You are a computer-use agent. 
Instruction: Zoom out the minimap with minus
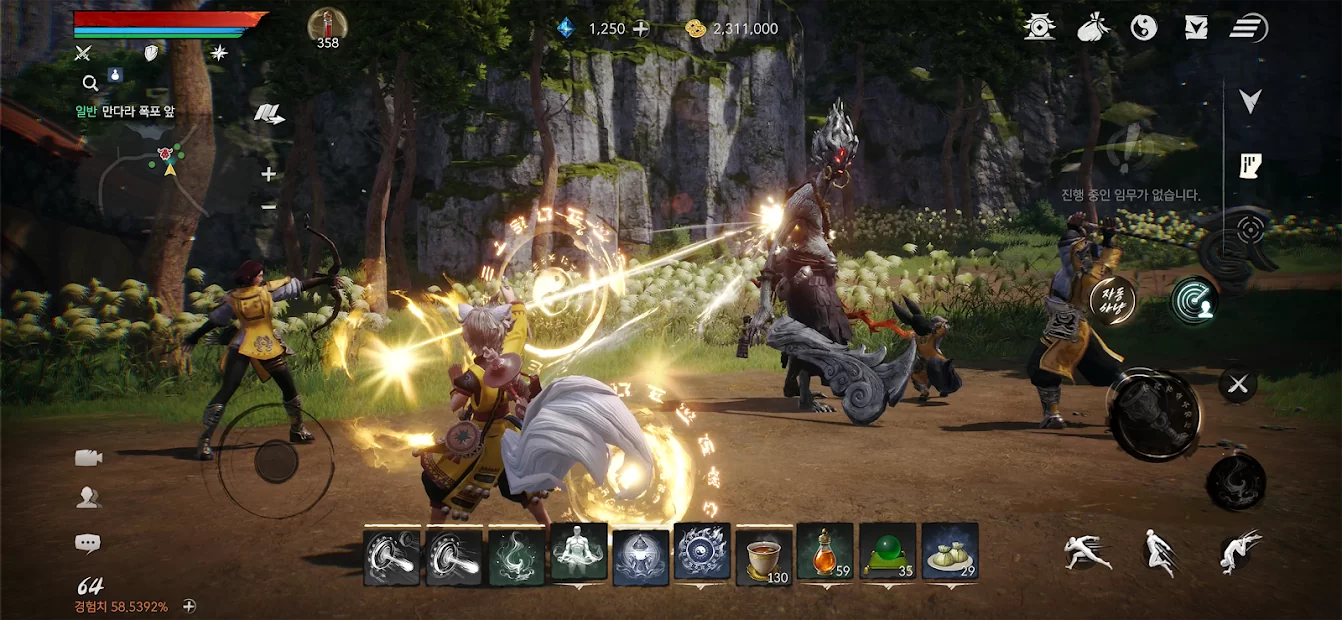268,206
